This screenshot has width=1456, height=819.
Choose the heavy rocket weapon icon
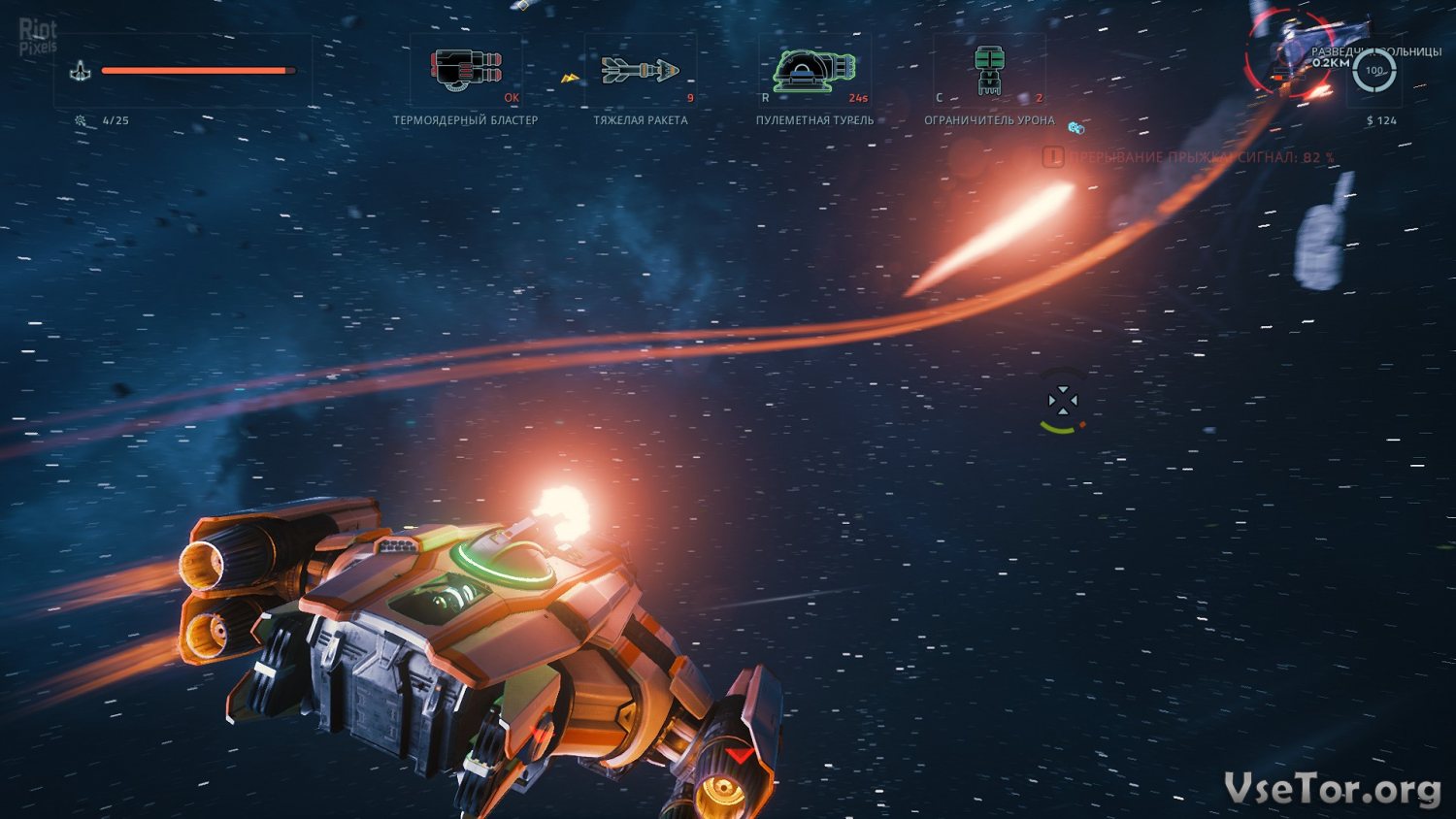coord(640,70)
